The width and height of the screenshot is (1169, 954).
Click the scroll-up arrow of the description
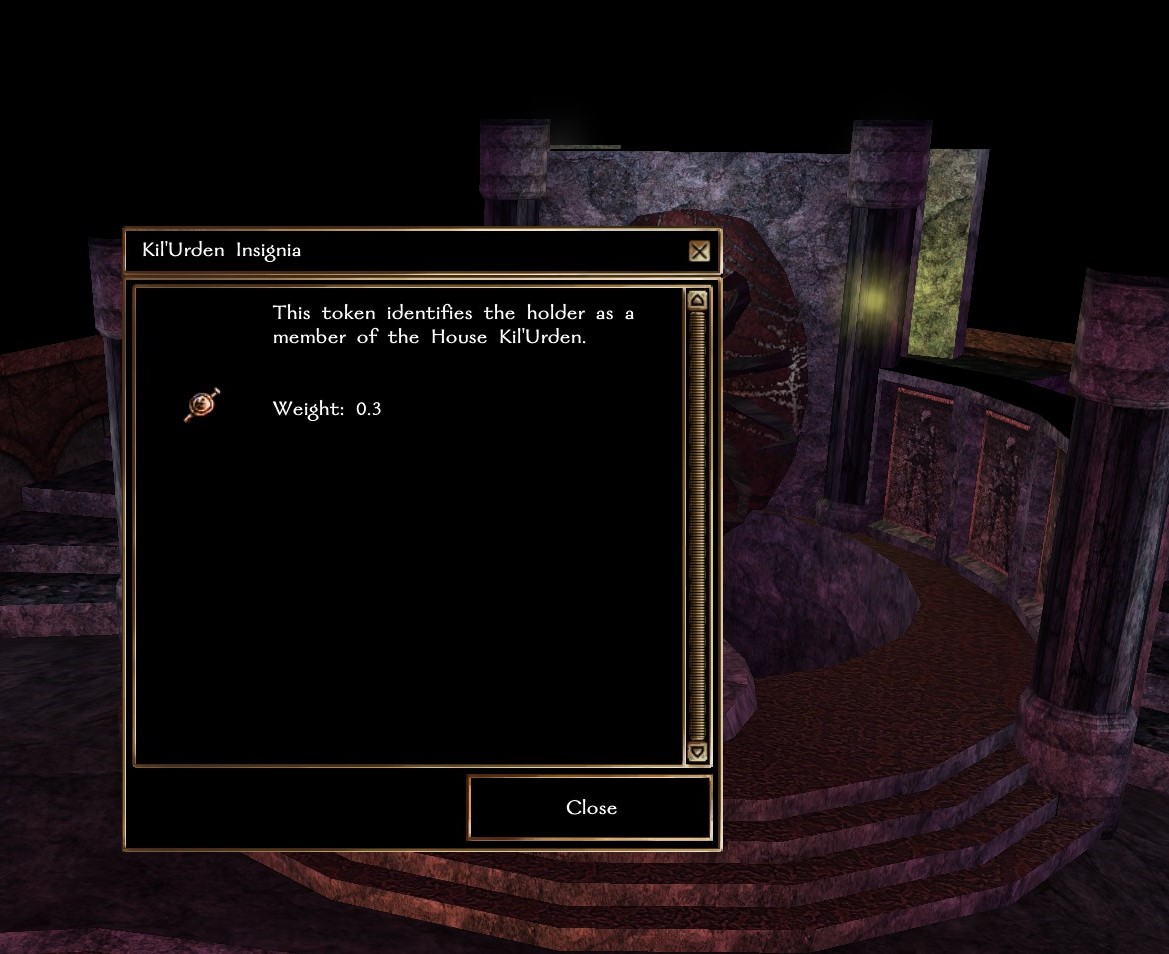point(698,300)
